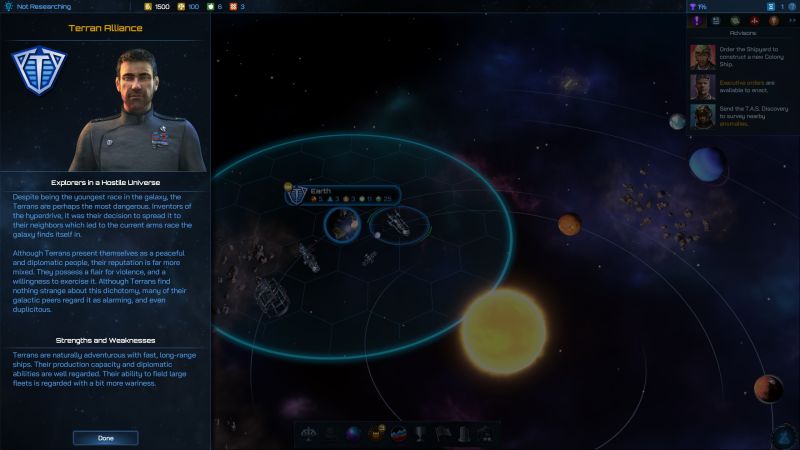Click the Done button
The width and height of the screenshot is (800, 450).
coord(105,438)
